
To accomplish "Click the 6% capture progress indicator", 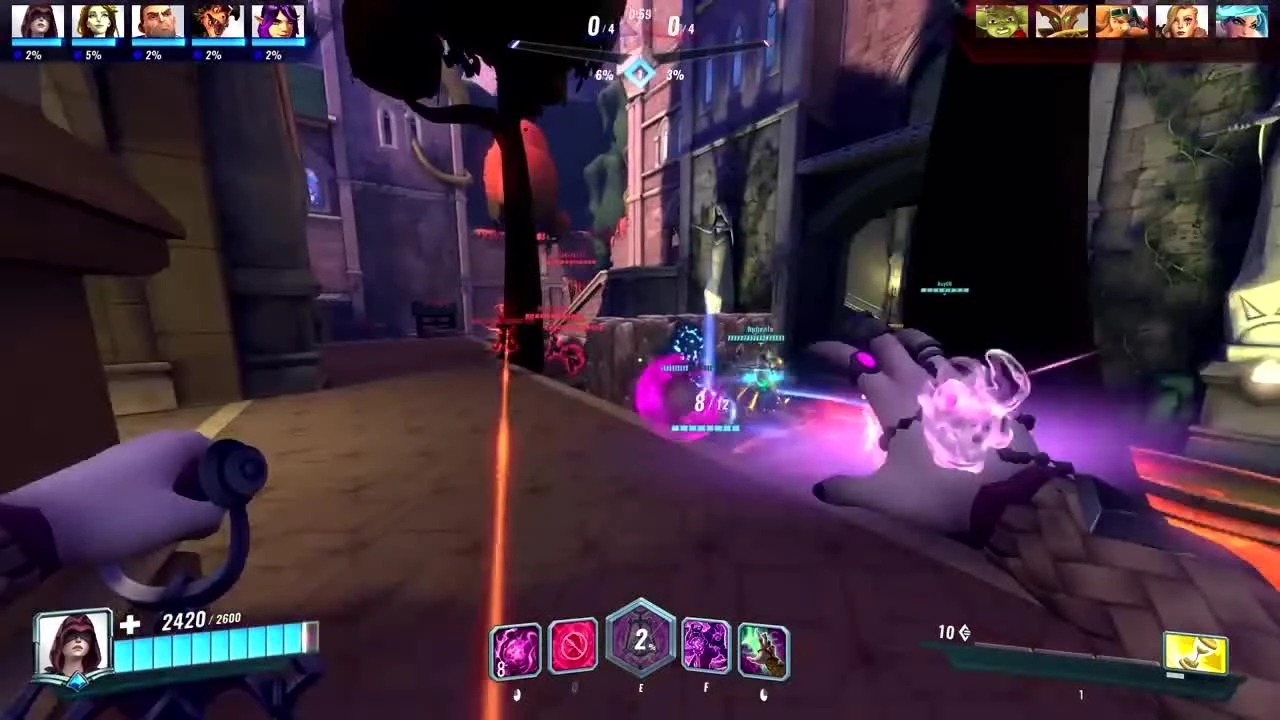I will coord(604,74).
